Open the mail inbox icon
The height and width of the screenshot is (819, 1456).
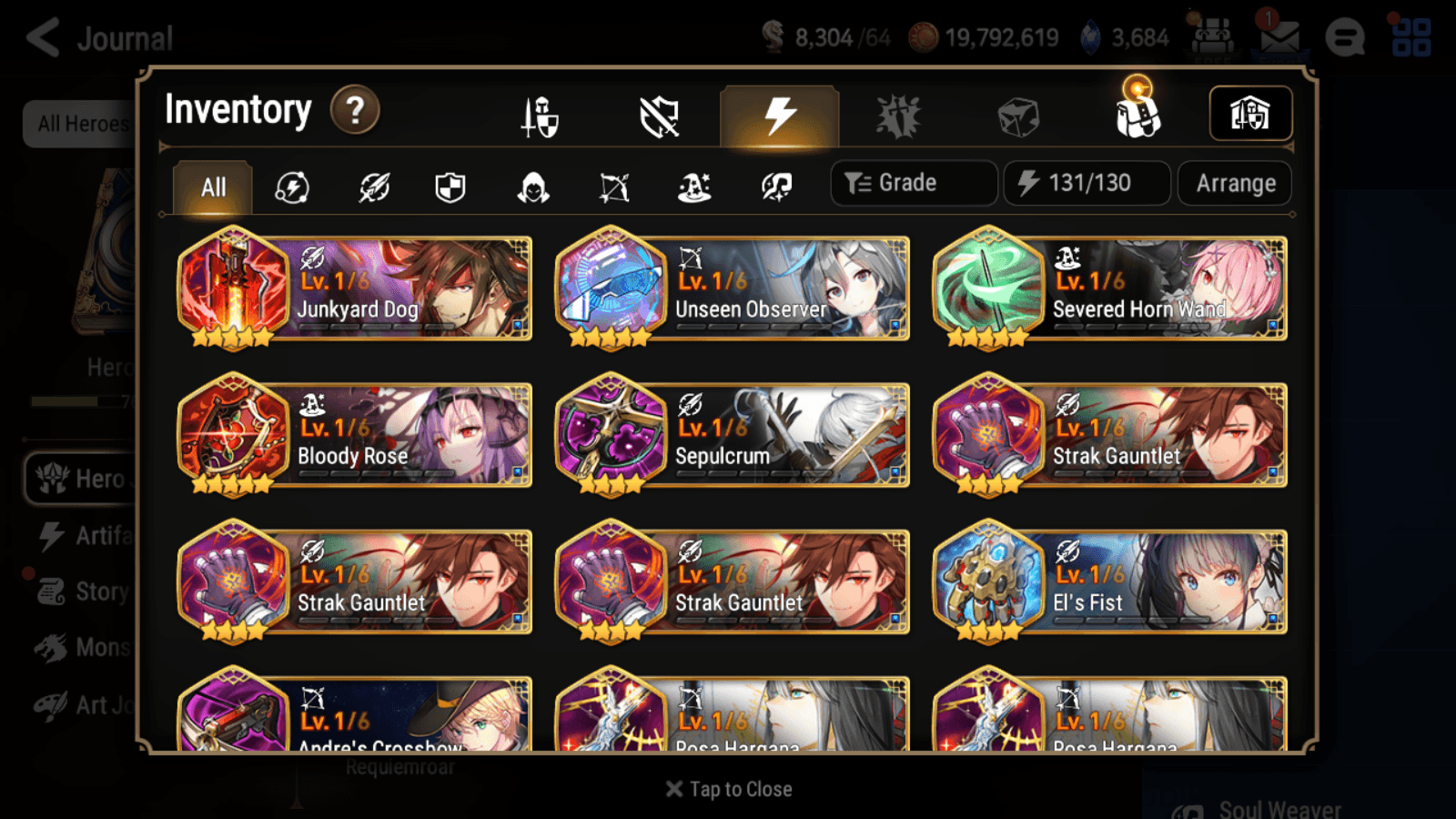coord(1279,38)
